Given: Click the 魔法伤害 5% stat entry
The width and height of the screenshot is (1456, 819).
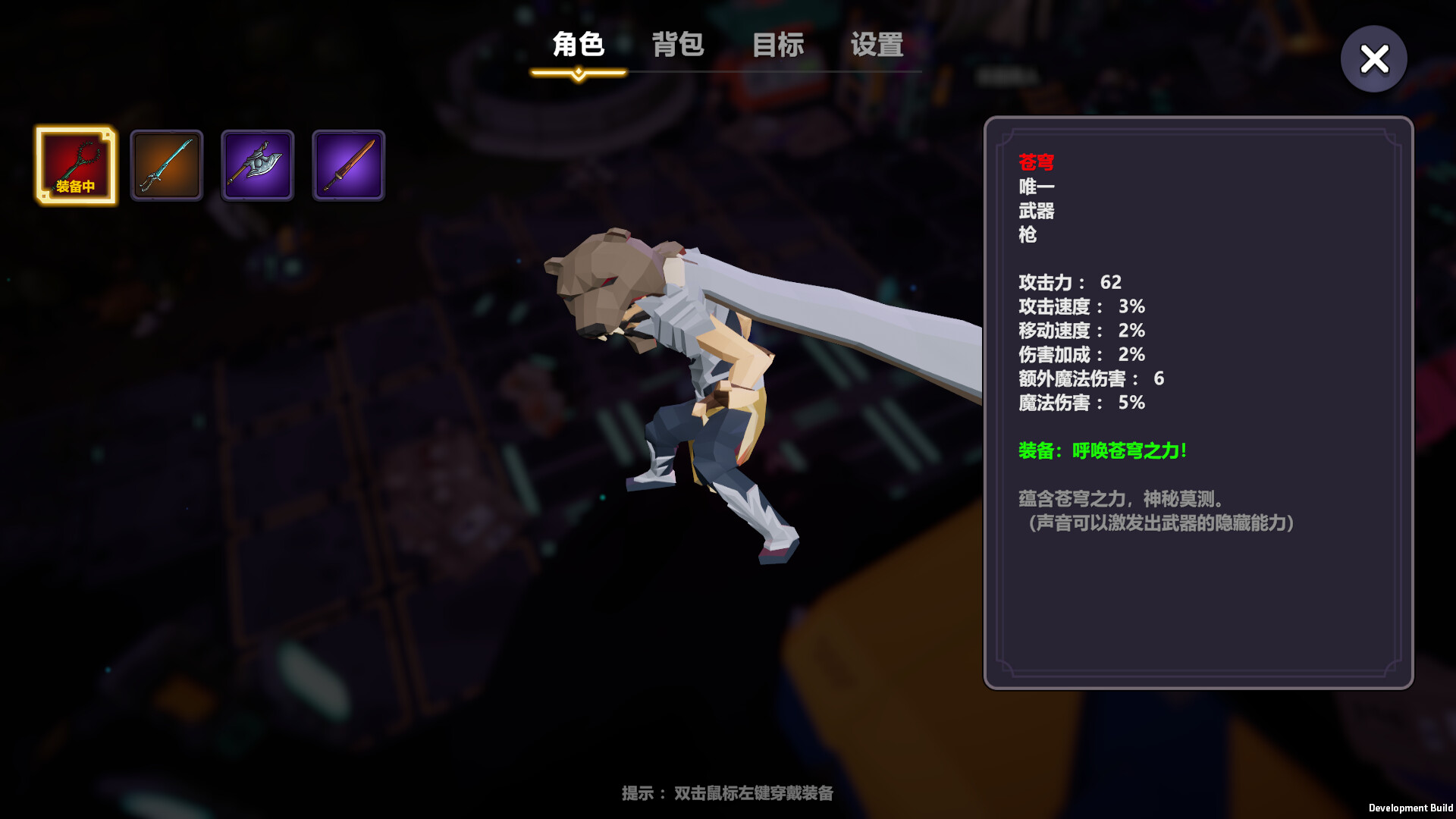Looking at the screenshot, I should pyautogui.click(x=1080, y=403).
